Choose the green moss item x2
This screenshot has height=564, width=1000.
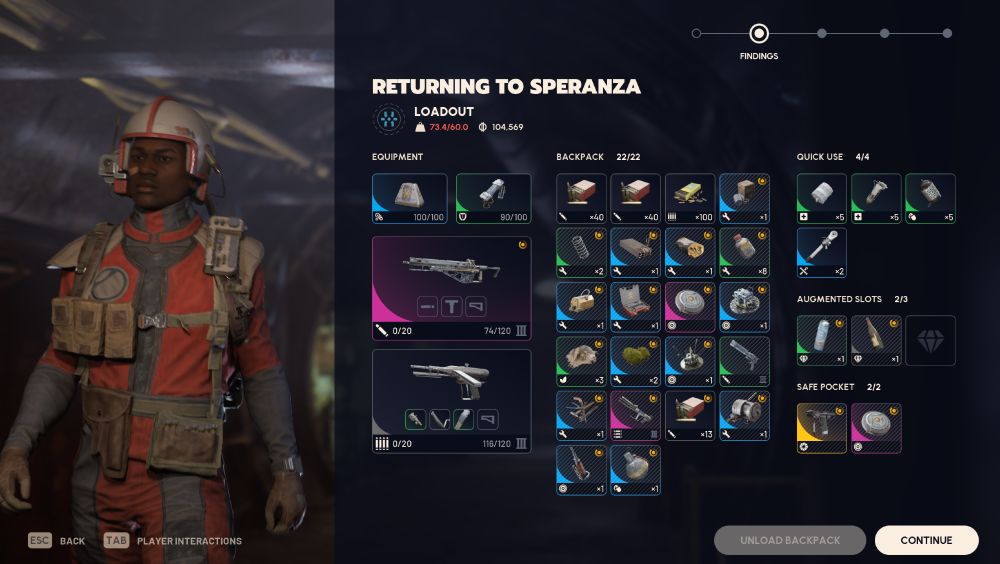[635, 361]
